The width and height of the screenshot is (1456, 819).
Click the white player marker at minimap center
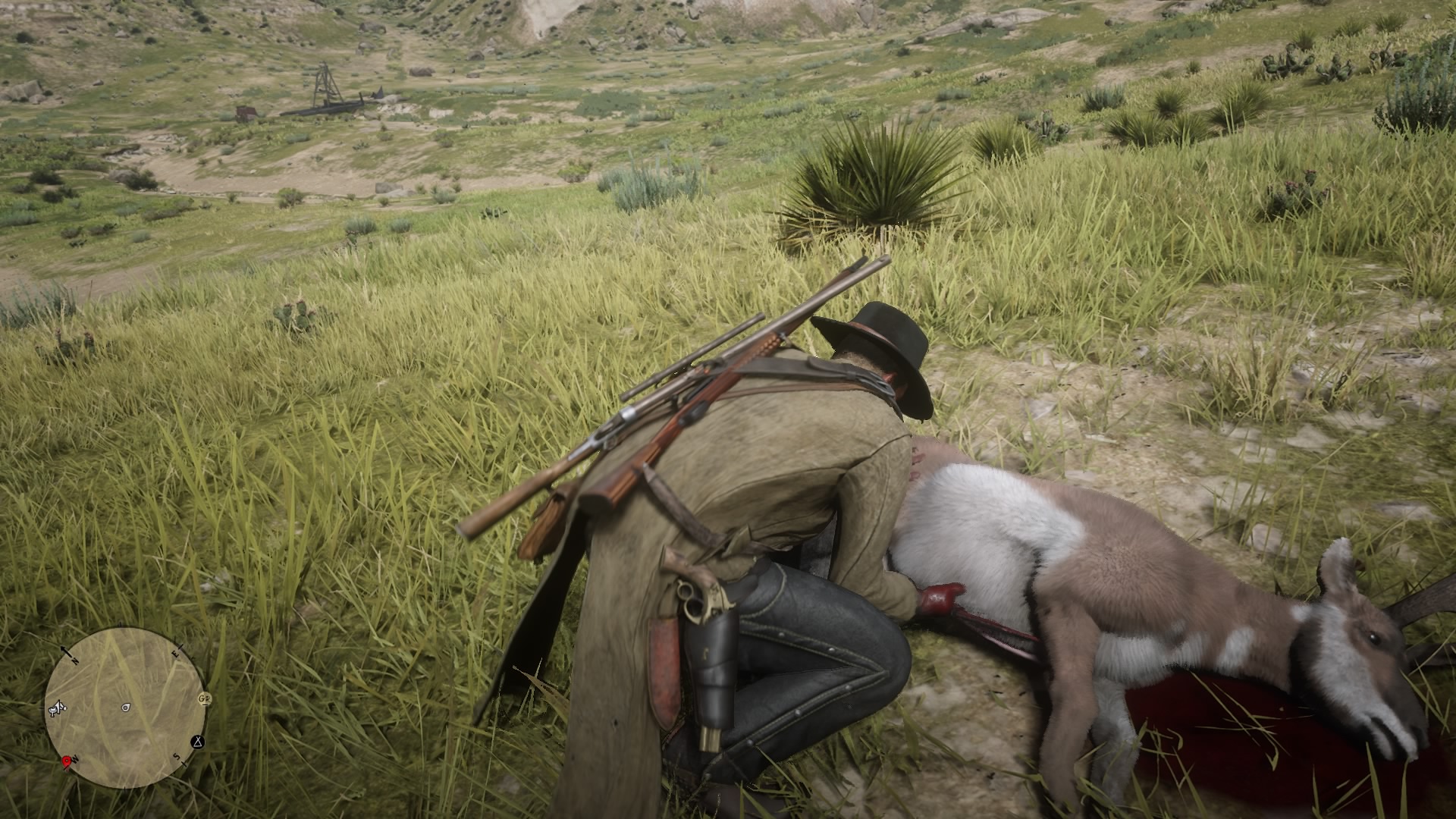125,708
